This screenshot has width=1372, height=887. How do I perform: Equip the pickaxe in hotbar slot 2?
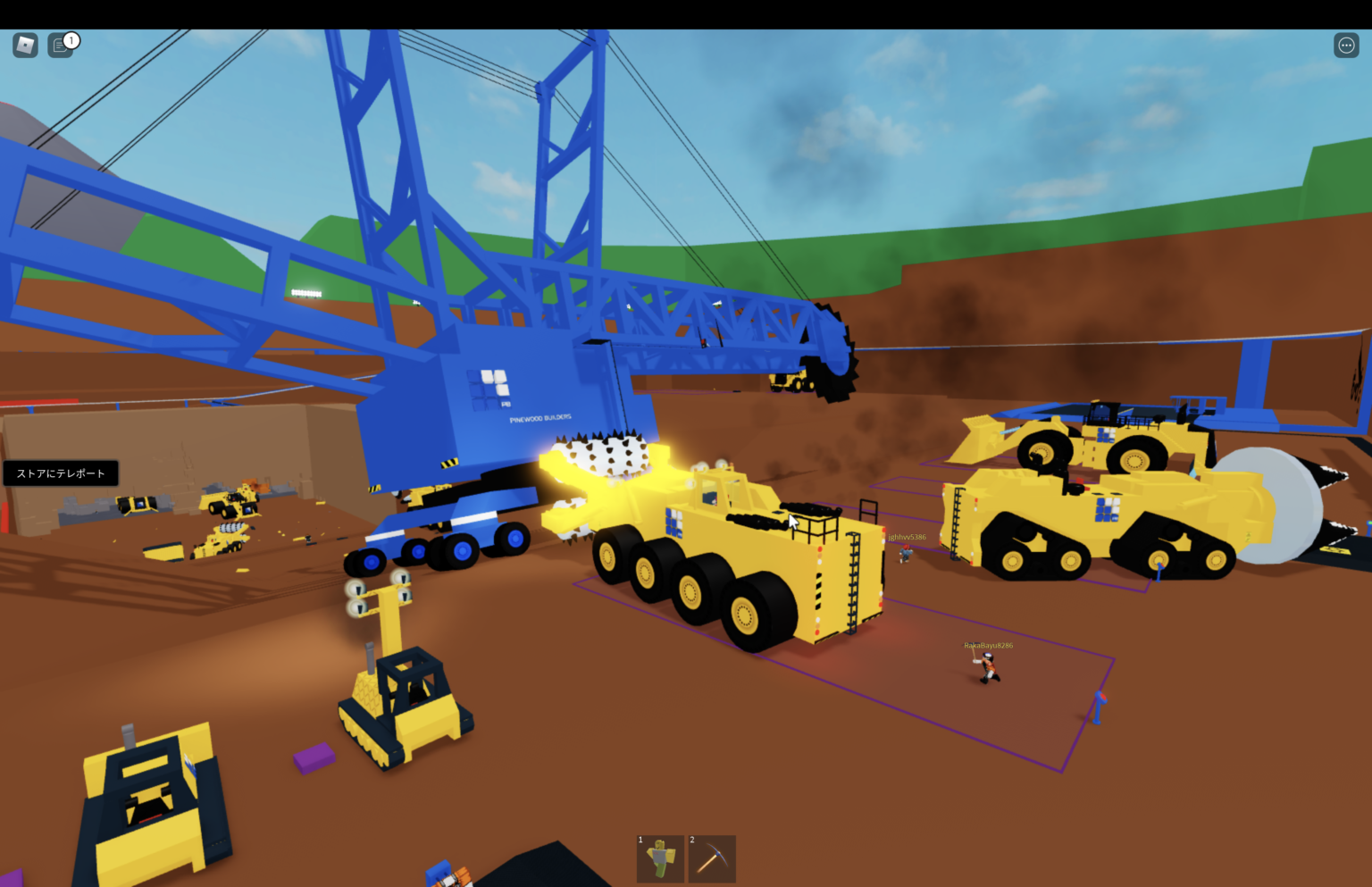[x=712, y=858]
